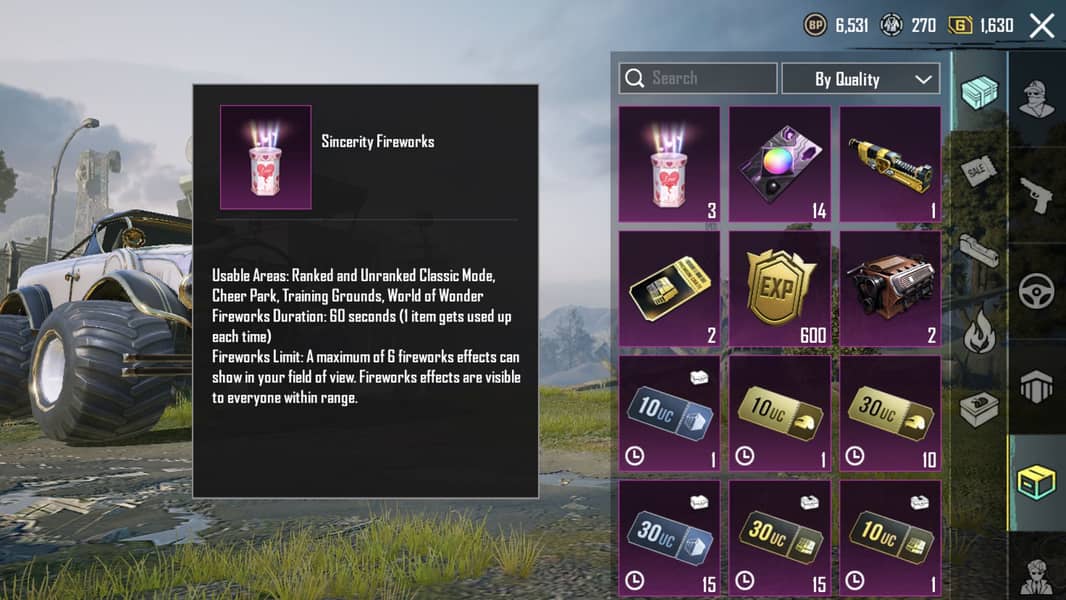Select the gold crate ticket item

pos(669,289)
